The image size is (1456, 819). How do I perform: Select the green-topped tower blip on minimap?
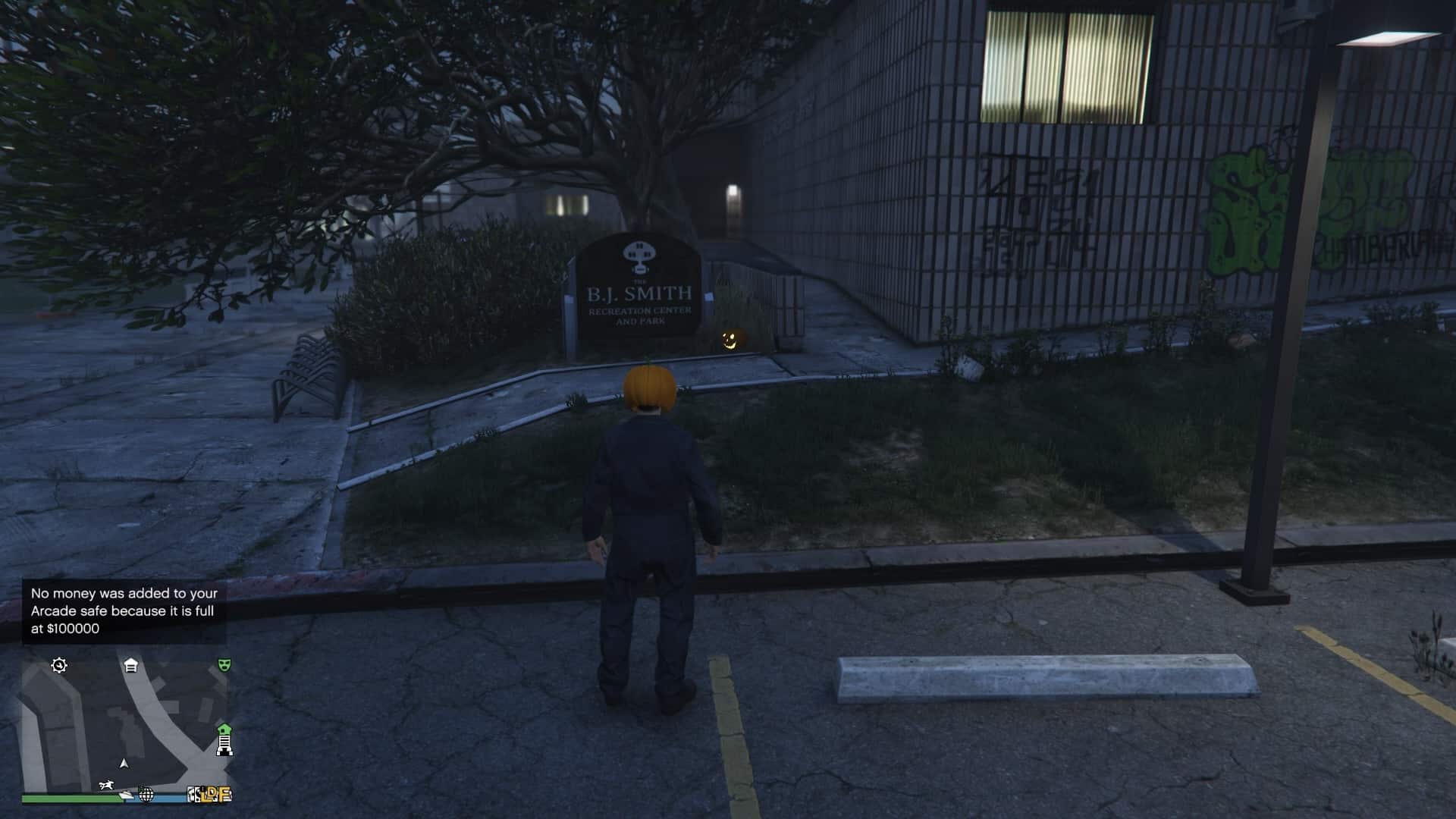coord(224,739)
